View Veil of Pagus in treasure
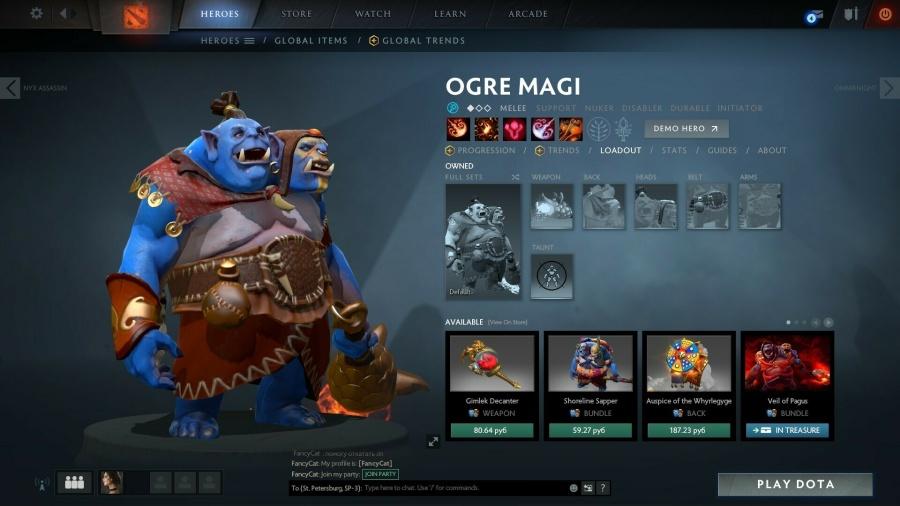The image size is (900, 506). pos(787,430)
